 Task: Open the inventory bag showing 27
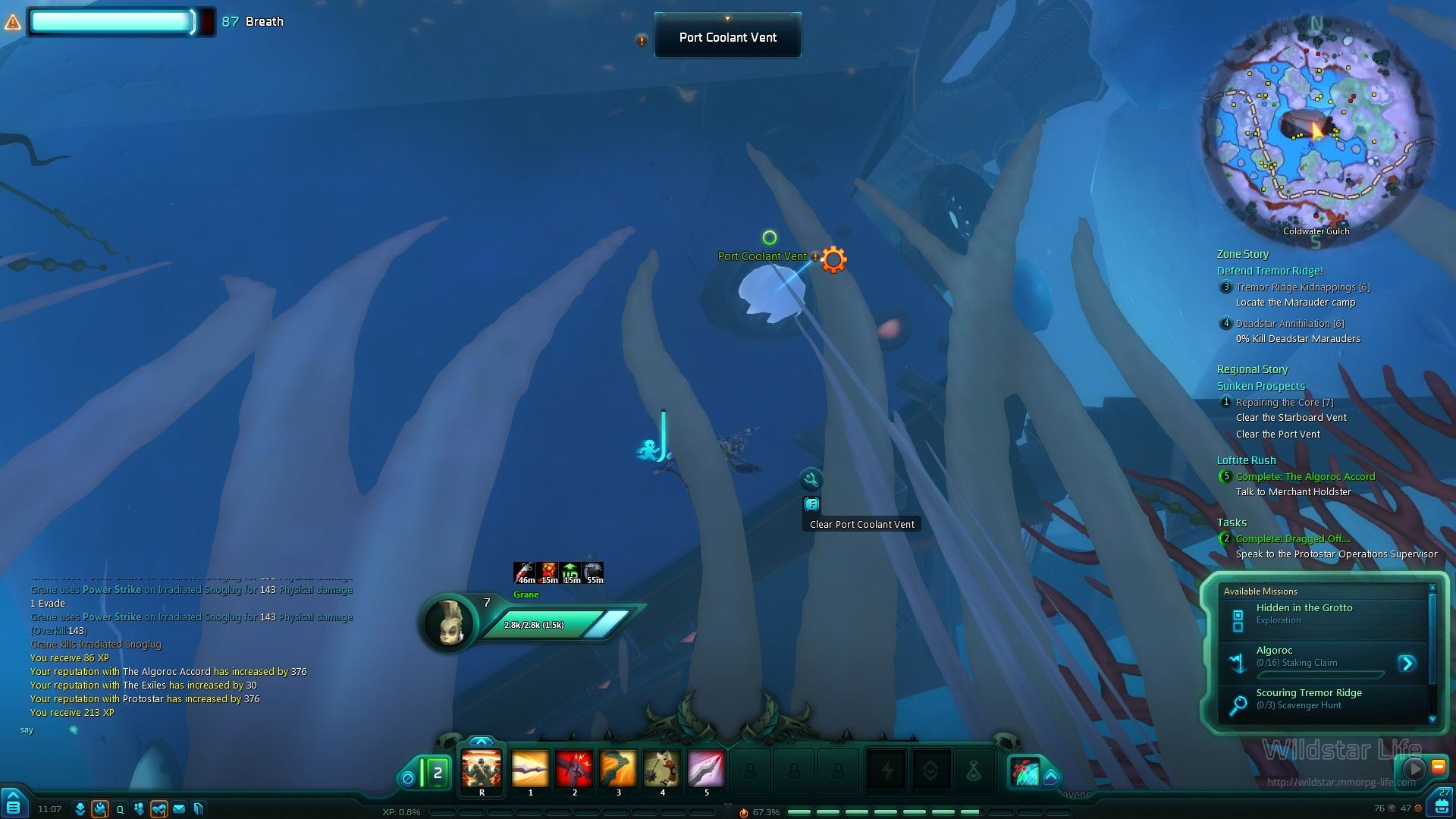[1442, 804]
